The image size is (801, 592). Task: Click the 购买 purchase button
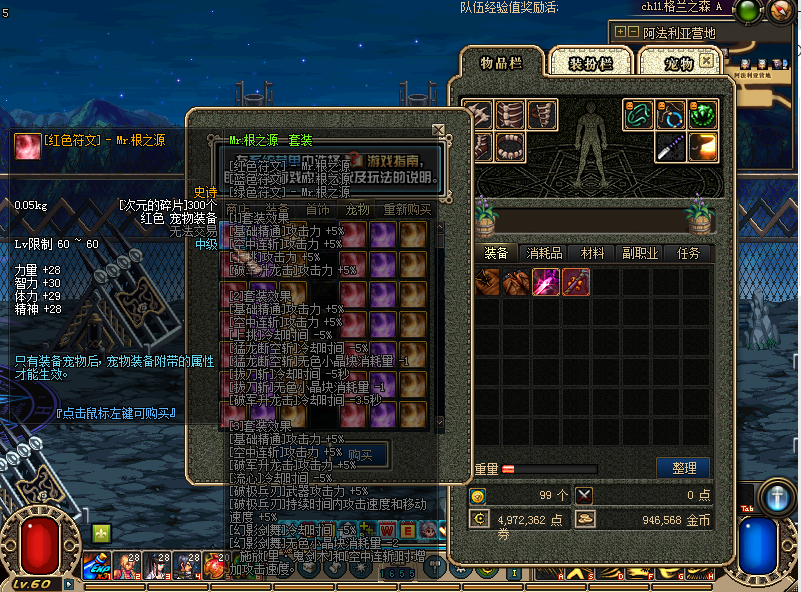coord(360,455)
